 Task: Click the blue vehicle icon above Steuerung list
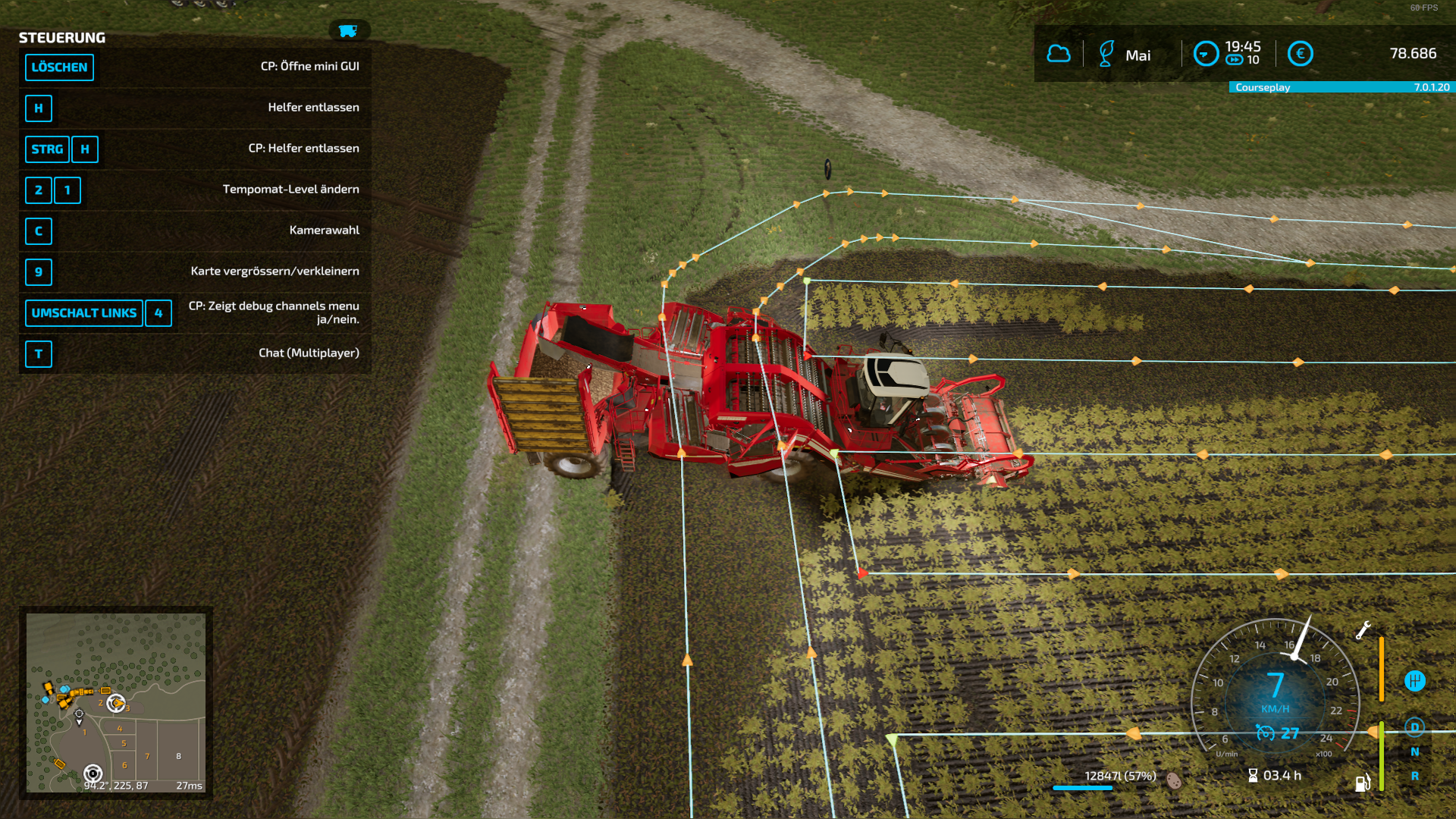click(x=348, y=31)
